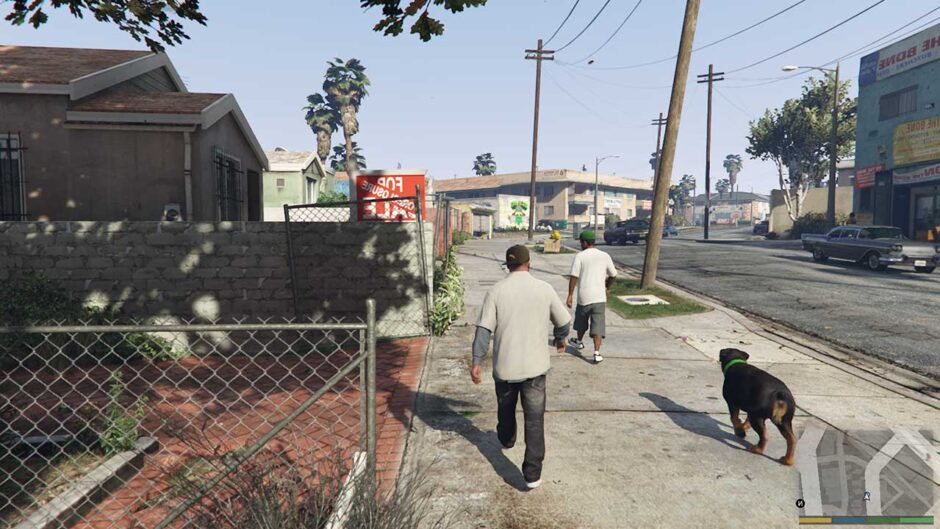Click the north compass marker on the minimap
The width and height of the screenshot is (940, 529).
tap(800, 503)
